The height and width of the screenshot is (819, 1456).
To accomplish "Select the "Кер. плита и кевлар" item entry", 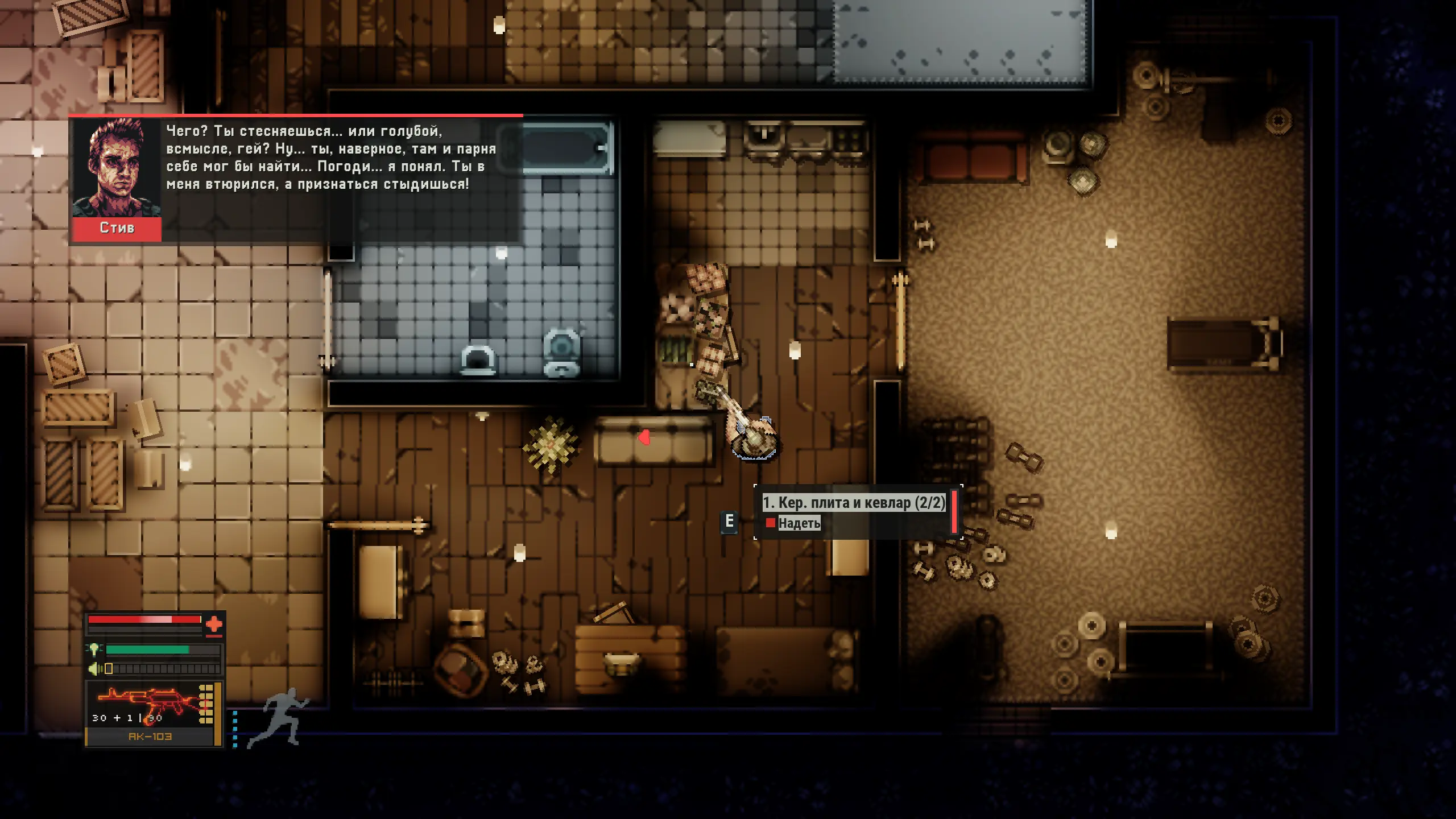I will tap(853, 503).
